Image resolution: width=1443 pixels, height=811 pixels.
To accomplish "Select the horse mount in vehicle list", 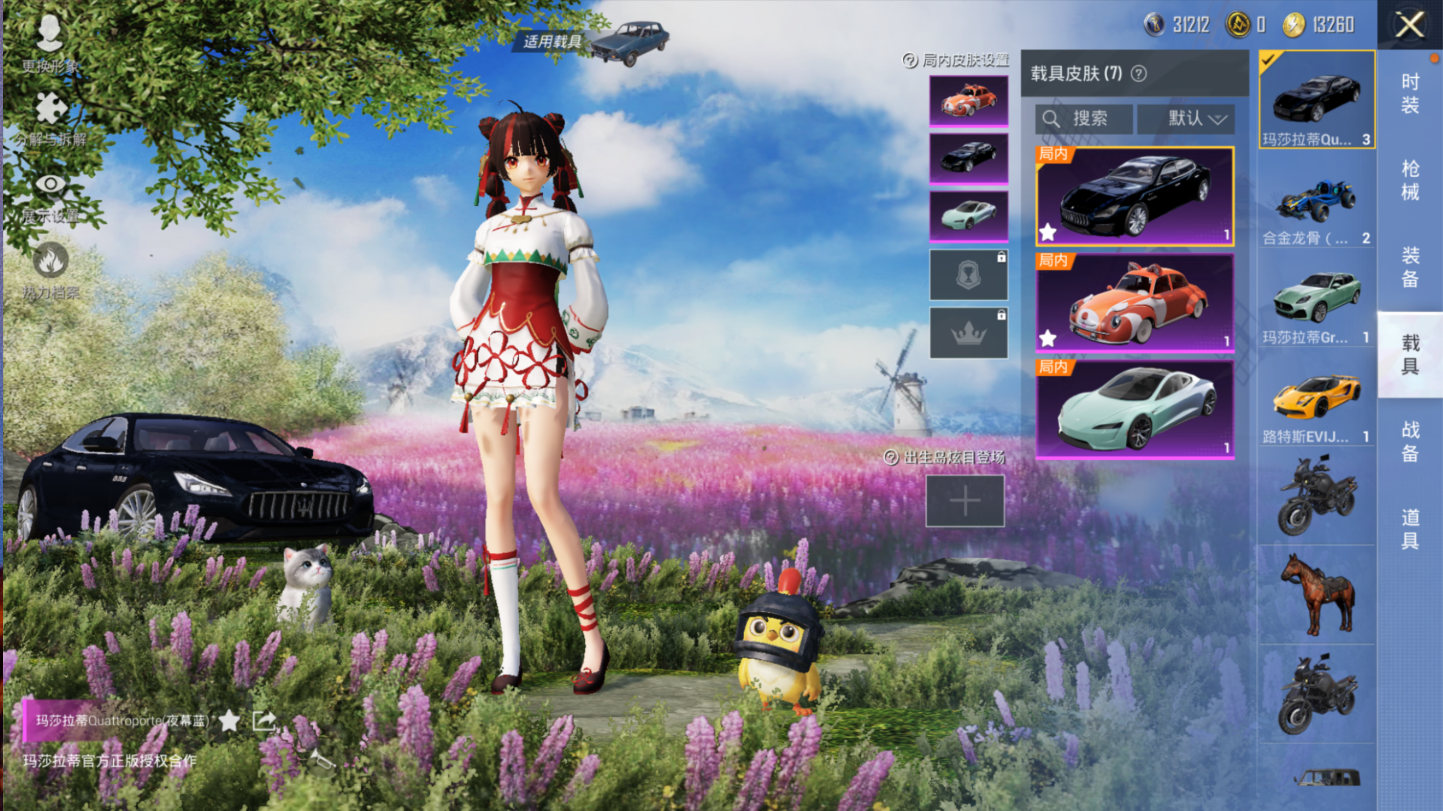I will 1316,594.
